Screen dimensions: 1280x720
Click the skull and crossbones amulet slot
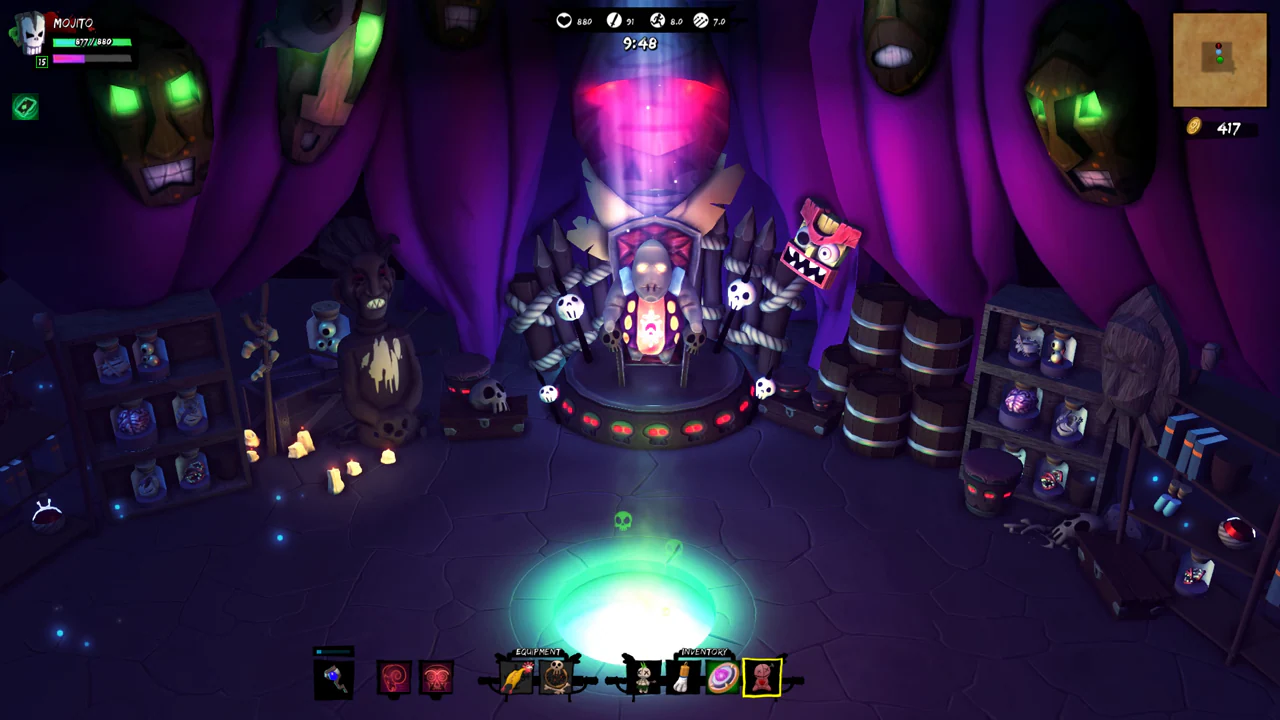coord(554,678)
